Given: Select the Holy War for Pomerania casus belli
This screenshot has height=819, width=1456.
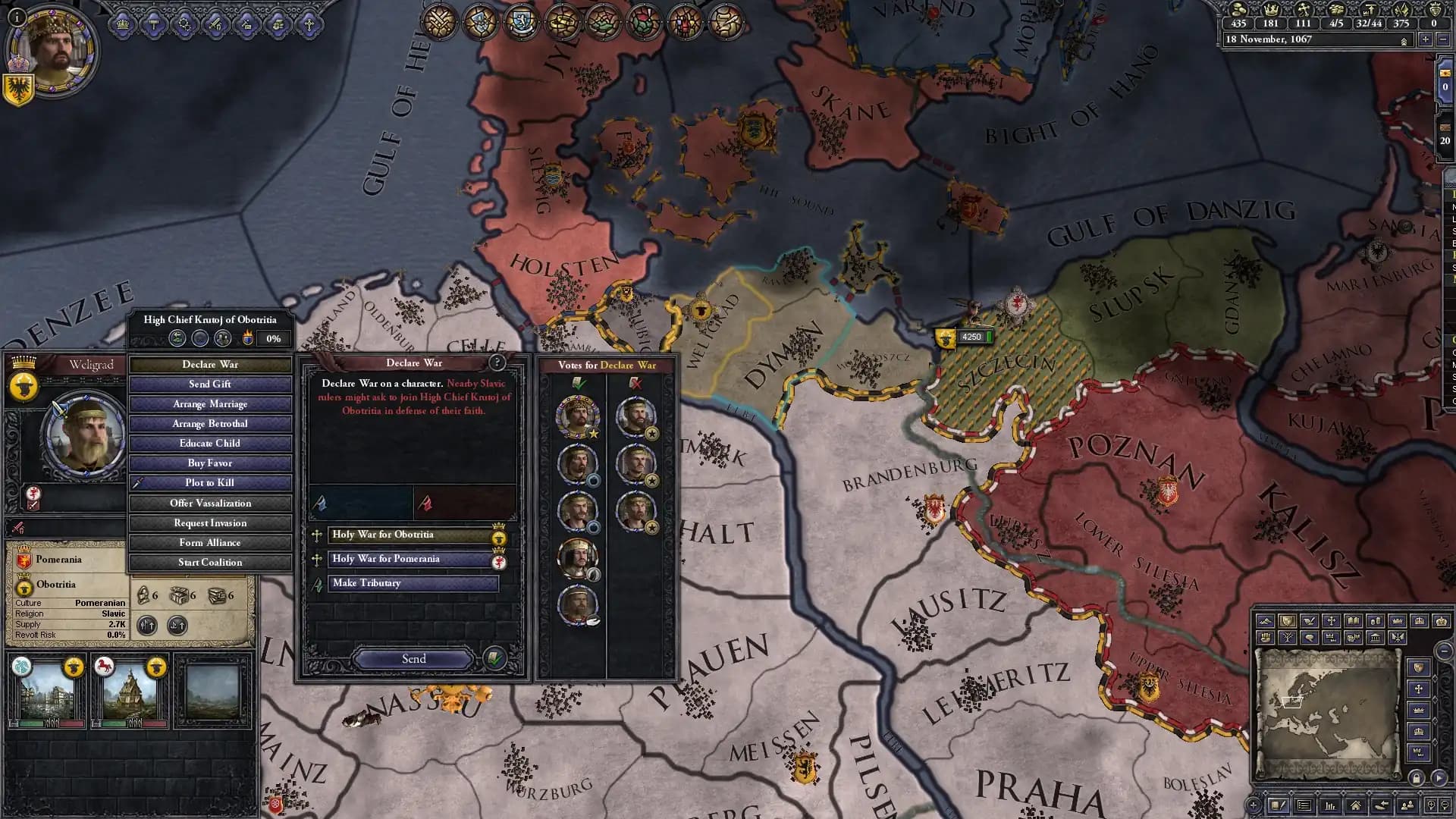Looking at the screenshot, I should [x=413, y=559].
